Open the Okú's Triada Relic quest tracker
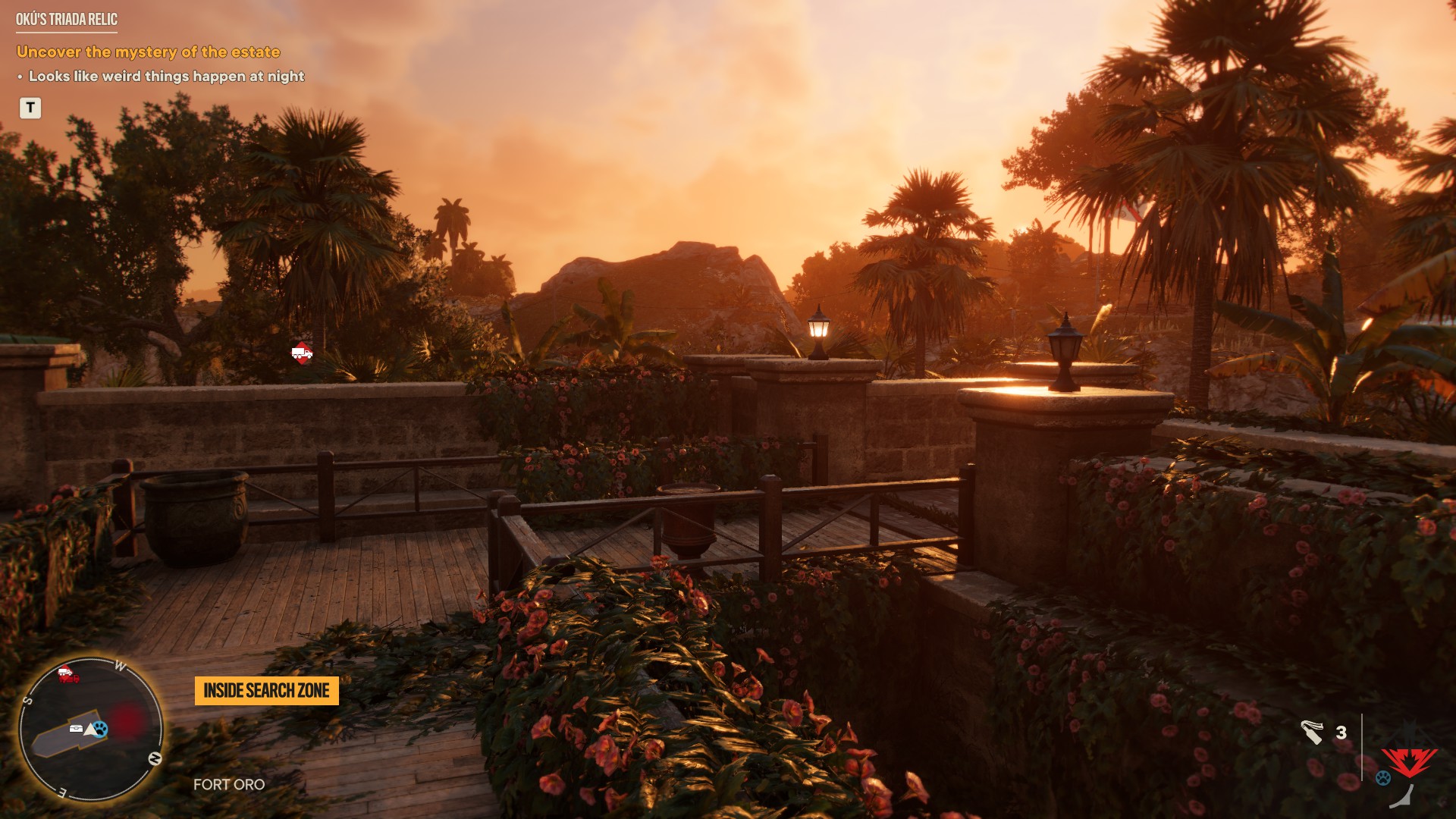 point(67,20)
